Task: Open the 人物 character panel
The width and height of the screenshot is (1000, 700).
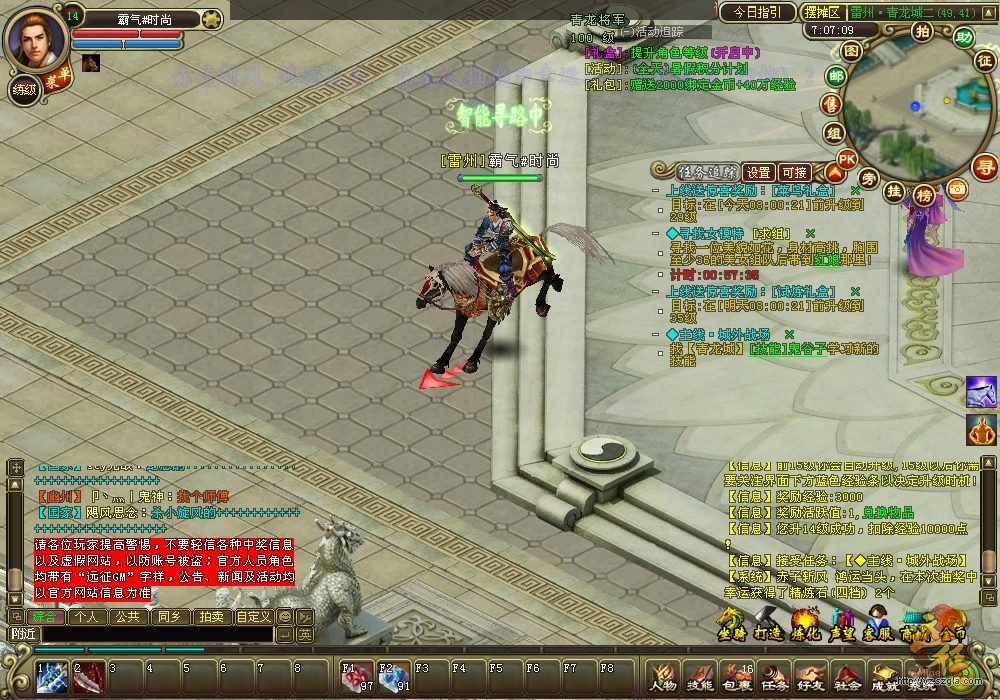Action: [x=662, y=677]
